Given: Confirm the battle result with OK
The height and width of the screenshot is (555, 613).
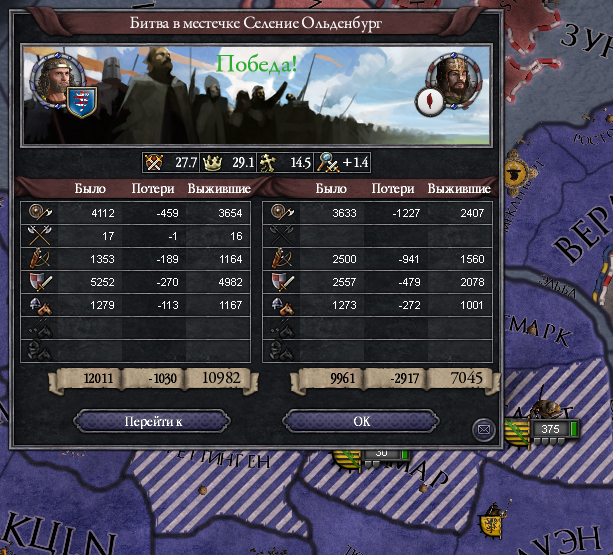Looking at the screenshot, I should 362,422.
